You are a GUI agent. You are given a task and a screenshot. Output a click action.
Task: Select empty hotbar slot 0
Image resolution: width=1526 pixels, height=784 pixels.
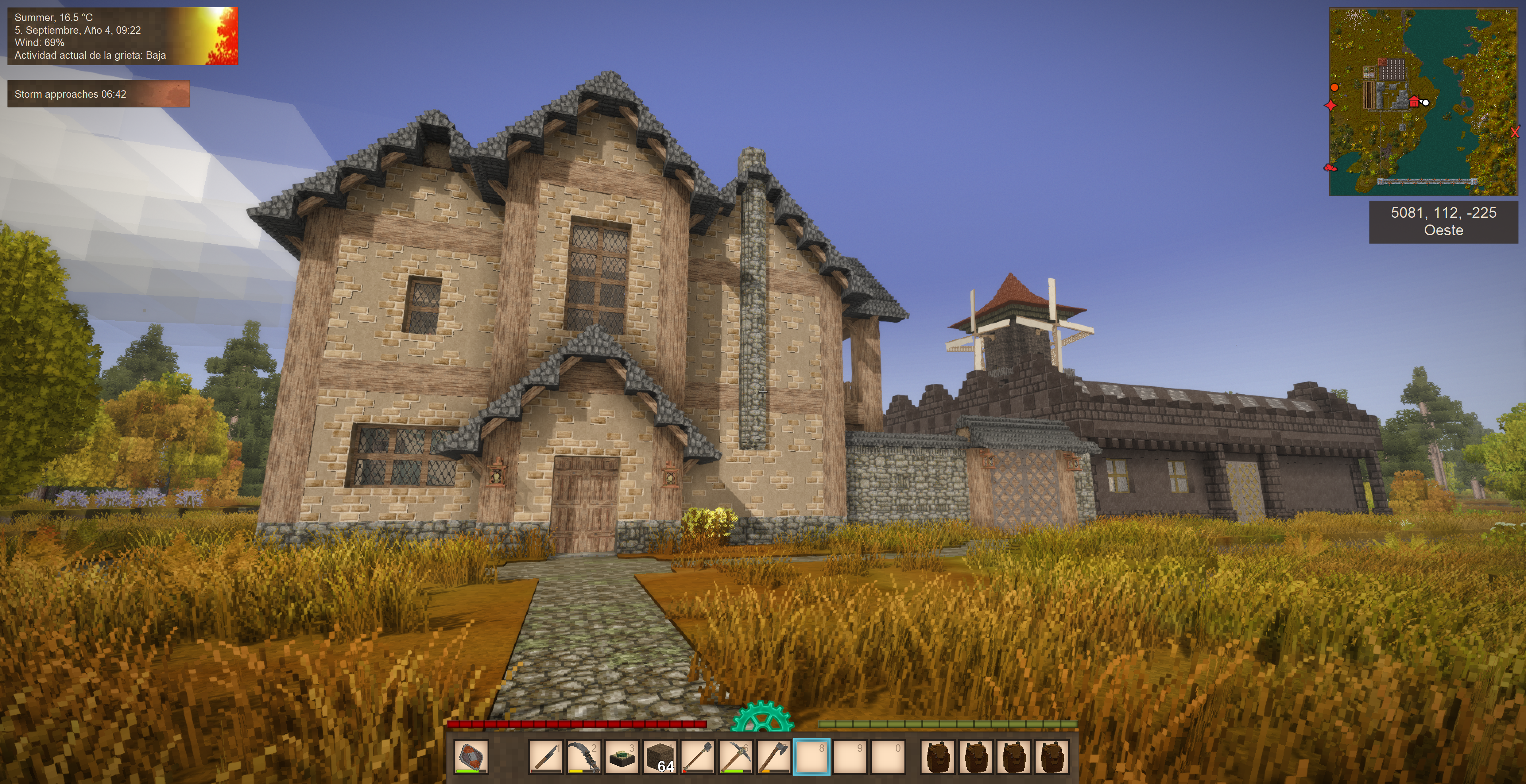click(887, 757)
